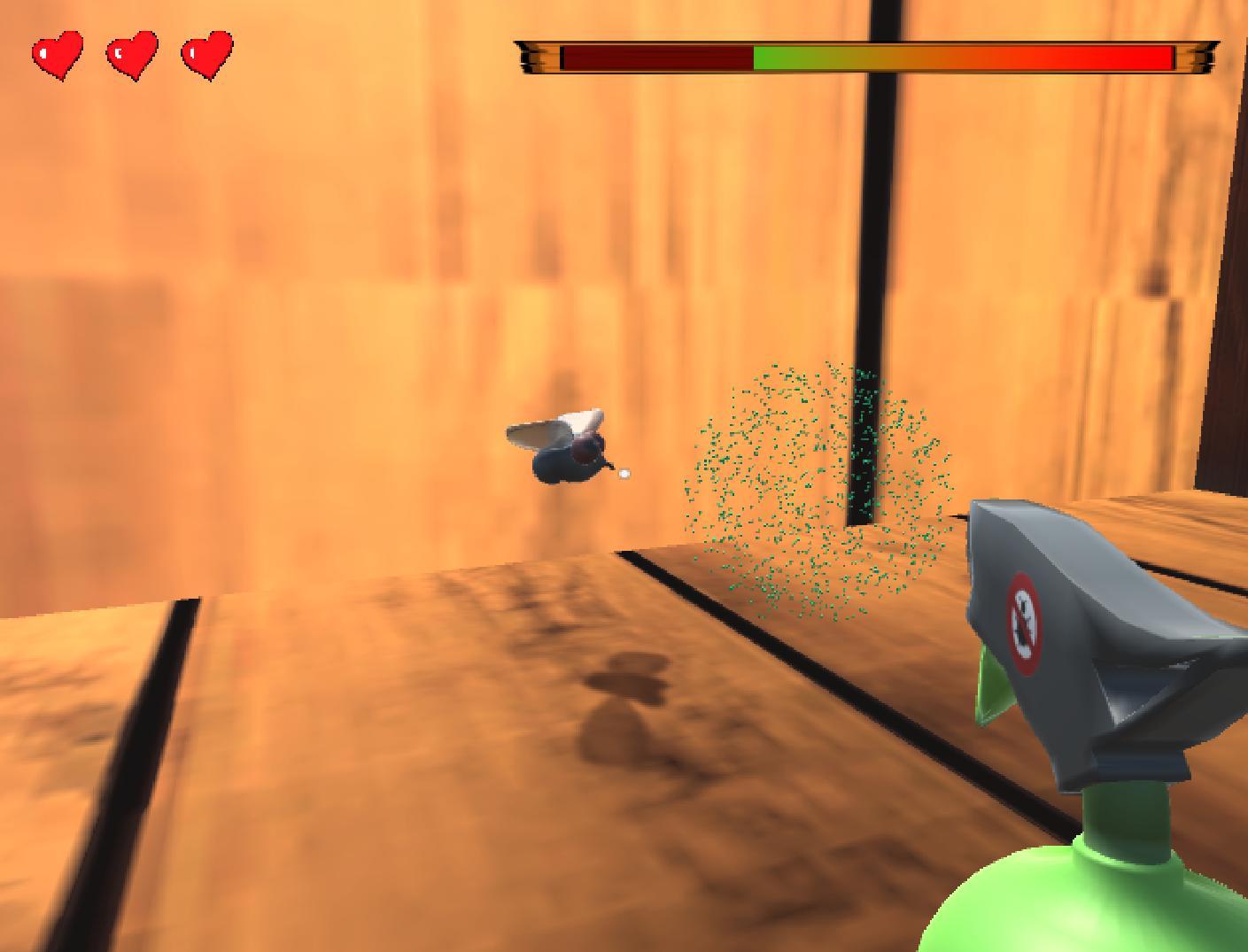Screen dimensions: 1248x952
Task: Click the green section of the health bar
Action: pos(779,56)
